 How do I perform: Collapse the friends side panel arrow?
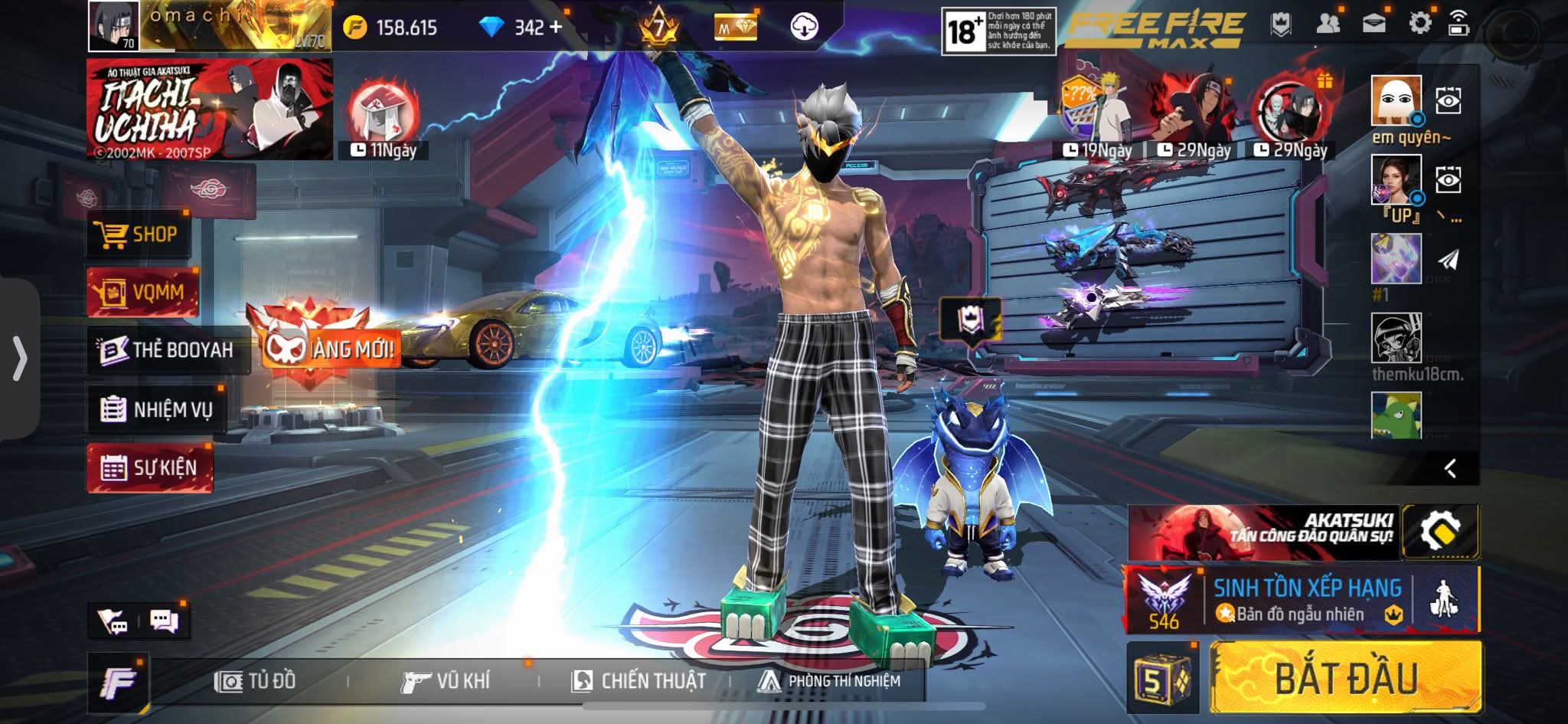pos(1449,468)
